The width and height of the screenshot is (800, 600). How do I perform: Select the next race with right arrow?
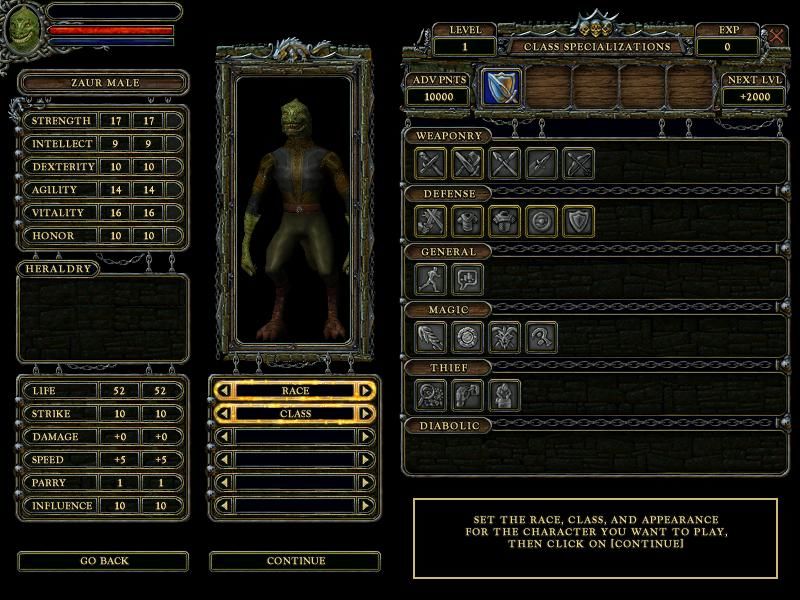tap(366, 390)
